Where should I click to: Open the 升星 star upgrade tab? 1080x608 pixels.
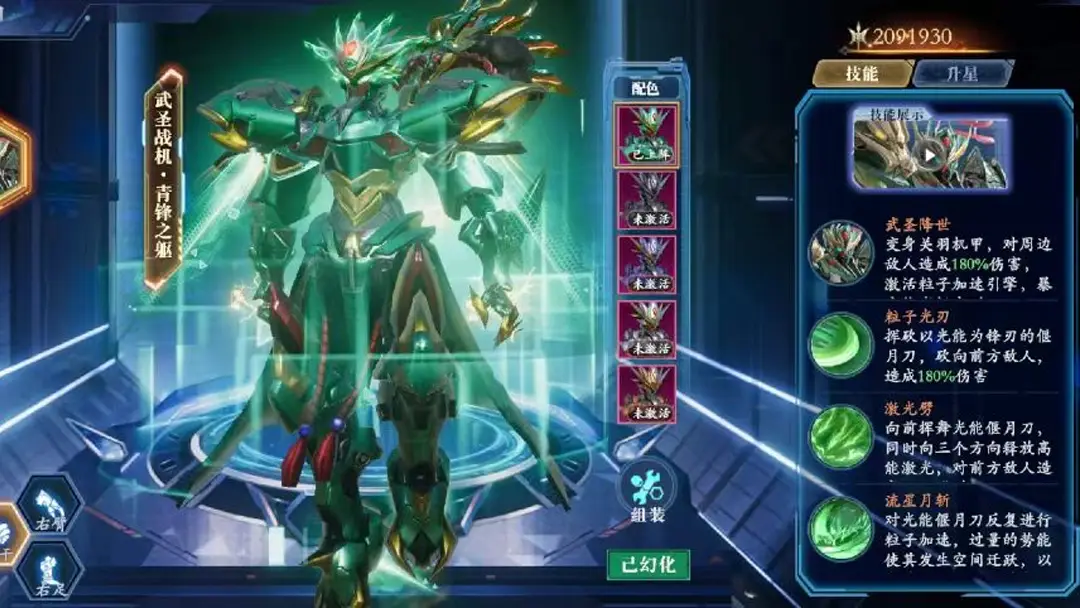click(961, 73)
